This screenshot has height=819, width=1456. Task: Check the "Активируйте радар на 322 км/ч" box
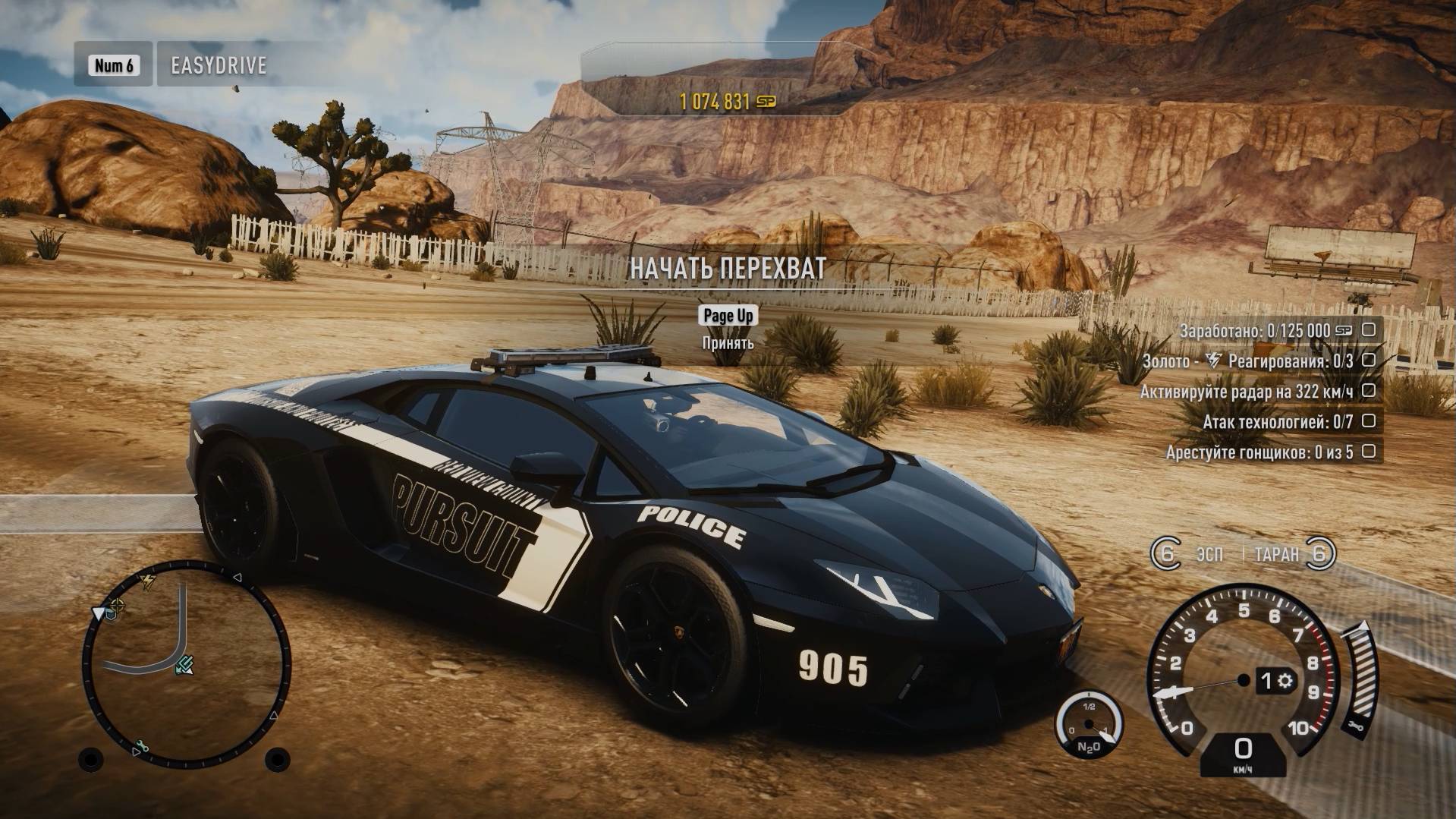tap(1368, 391)
